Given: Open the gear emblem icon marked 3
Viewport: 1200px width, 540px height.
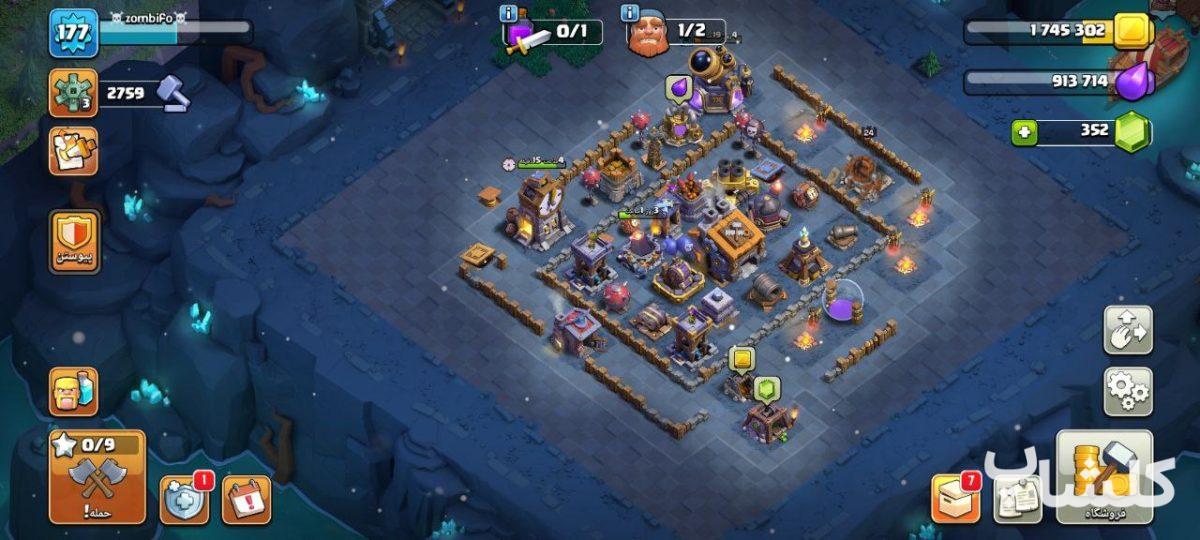Looking at the screenshot, I should pos(74,93).
